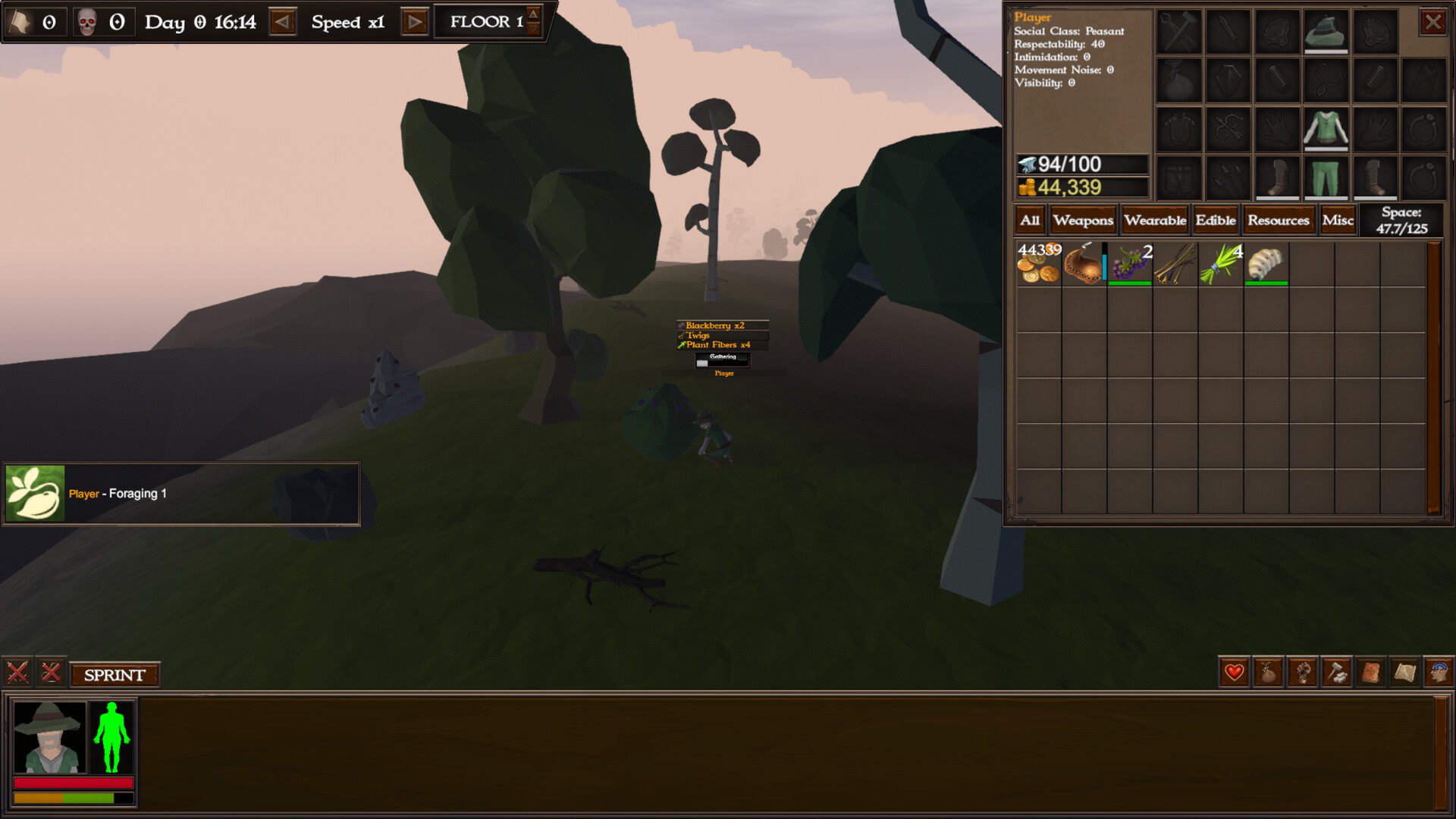1456x819 pixels.
Task: Switch to the Weapons inventory tab
Action: 1083,221
